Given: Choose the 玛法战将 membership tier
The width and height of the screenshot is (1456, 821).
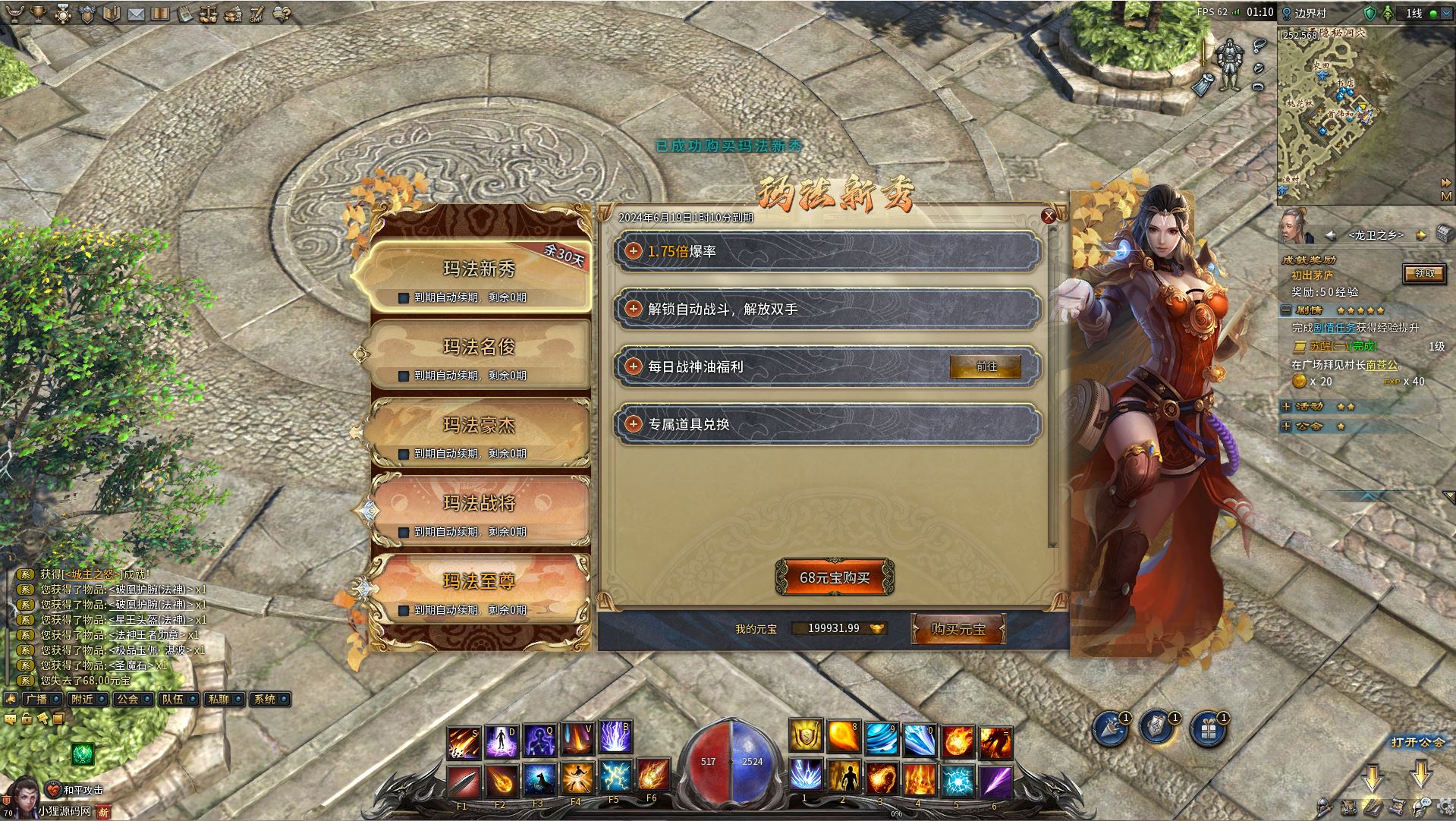Looking at the screenshot, I should pyautogui.click(x=479, y=504).
